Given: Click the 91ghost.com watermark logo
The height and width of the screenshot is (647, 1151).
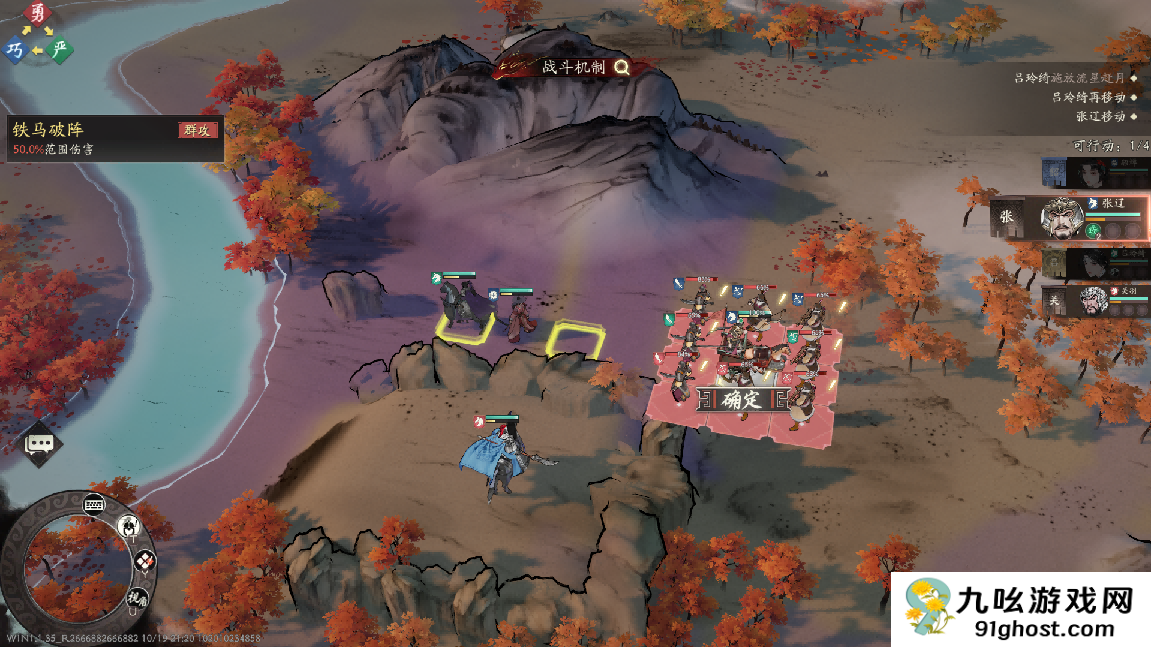Looking at the screenshot, I should (x=1020, y=610).
